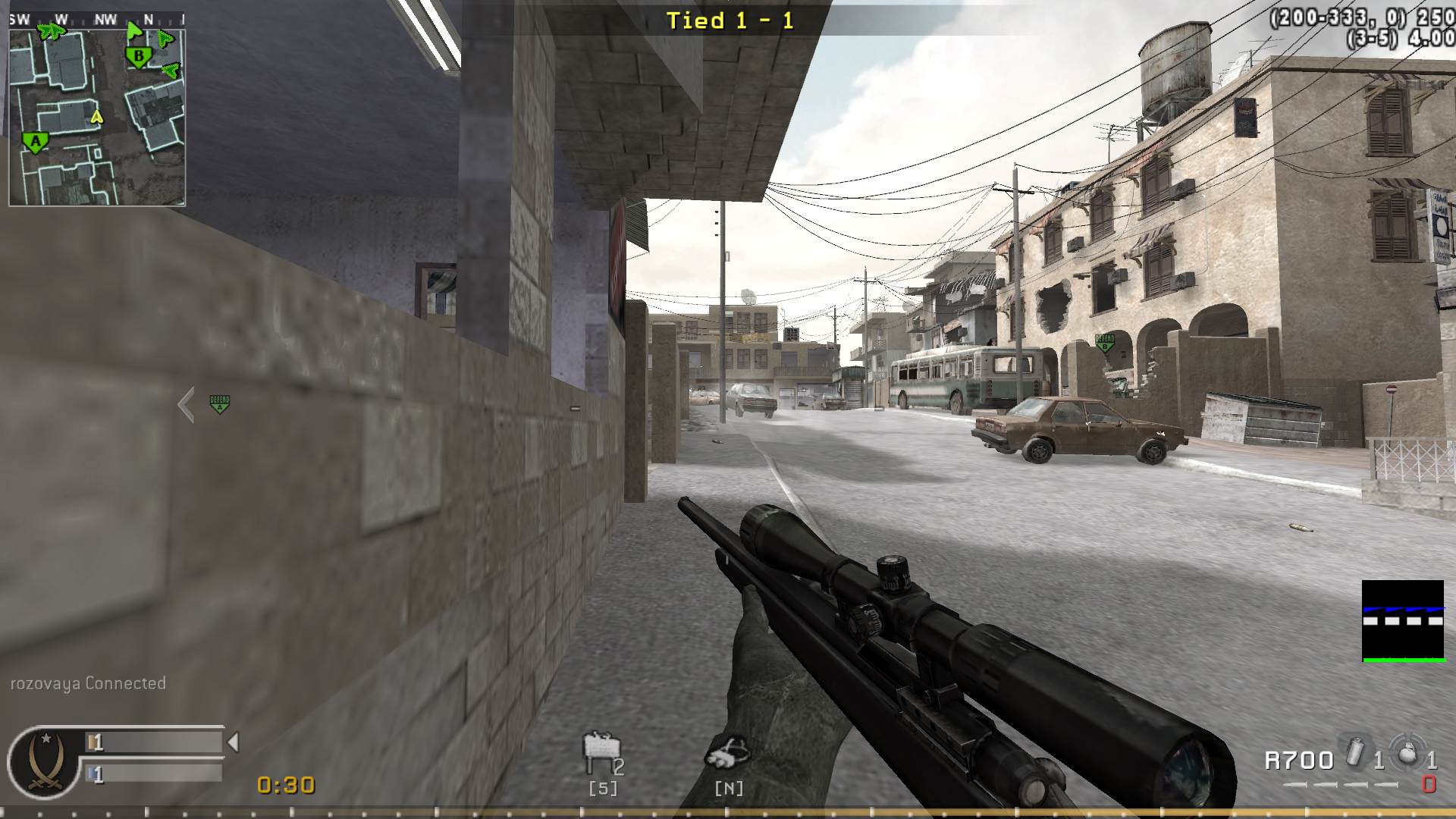Click the R700 weapon name label
Viewport: 1456px width, 819px height.
pos(1299,759)
